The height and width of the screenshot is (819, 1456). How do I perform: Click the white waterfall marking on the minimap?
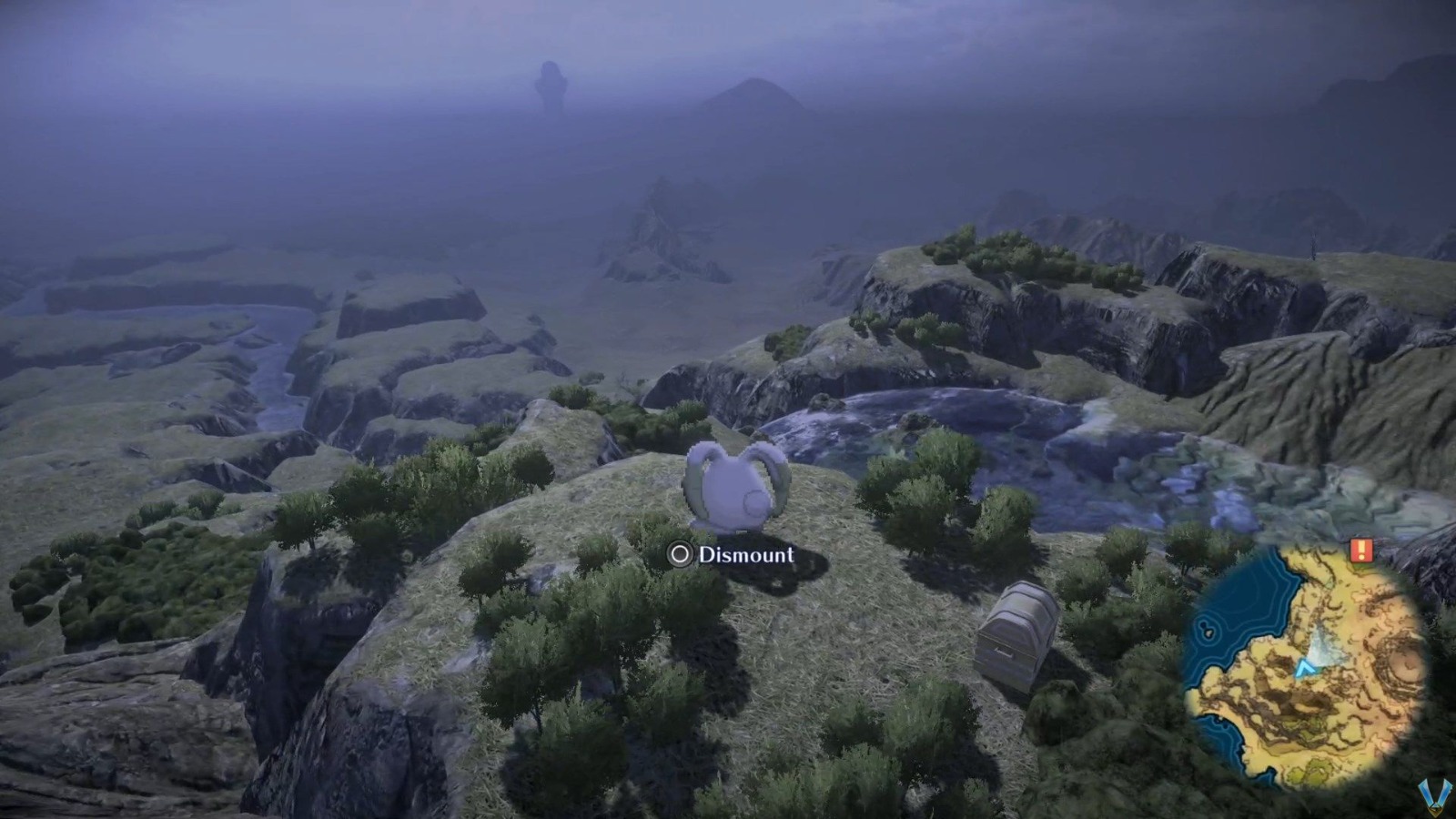[x=1321, y=648]
